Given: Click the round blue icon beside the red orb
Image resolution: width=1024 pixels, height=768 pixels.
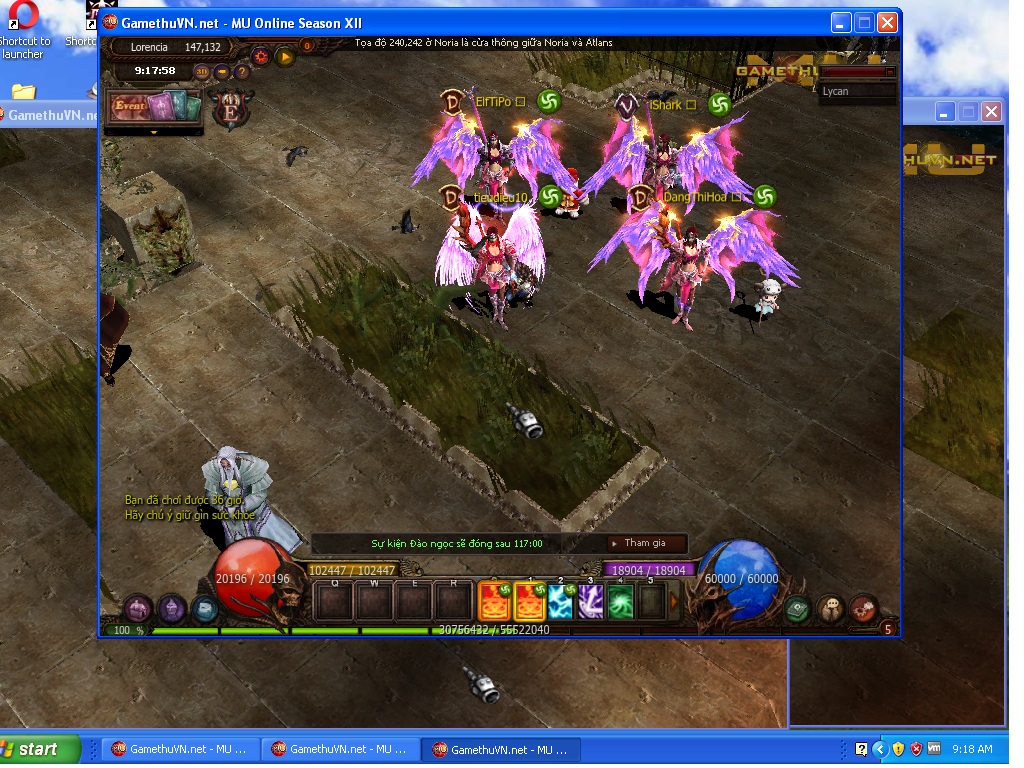Looking at the screenshot, I should pyautogui.click(x=205, y=607).
